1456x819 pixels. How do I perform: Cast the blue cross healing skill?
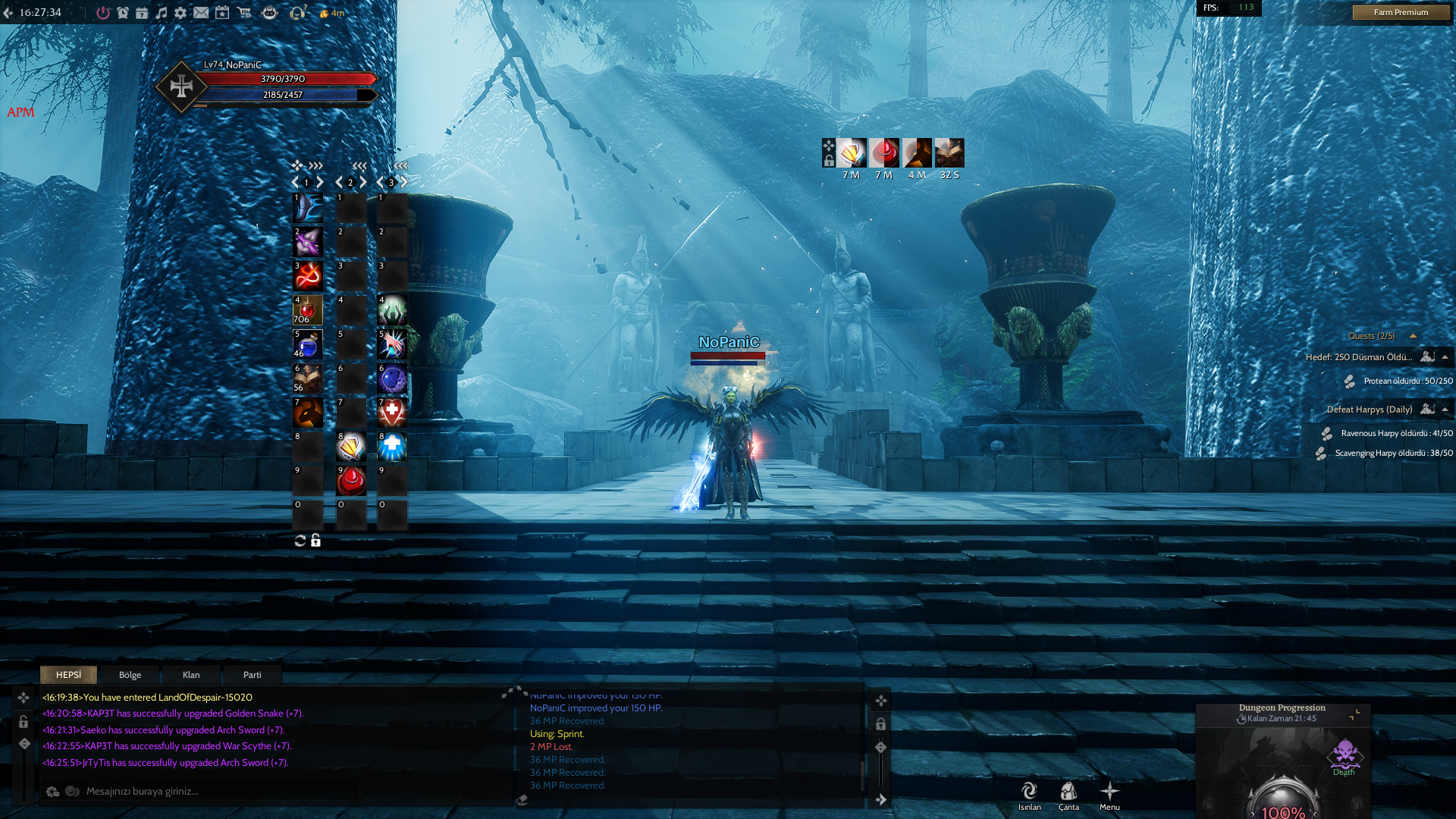[x=392, y=447]
